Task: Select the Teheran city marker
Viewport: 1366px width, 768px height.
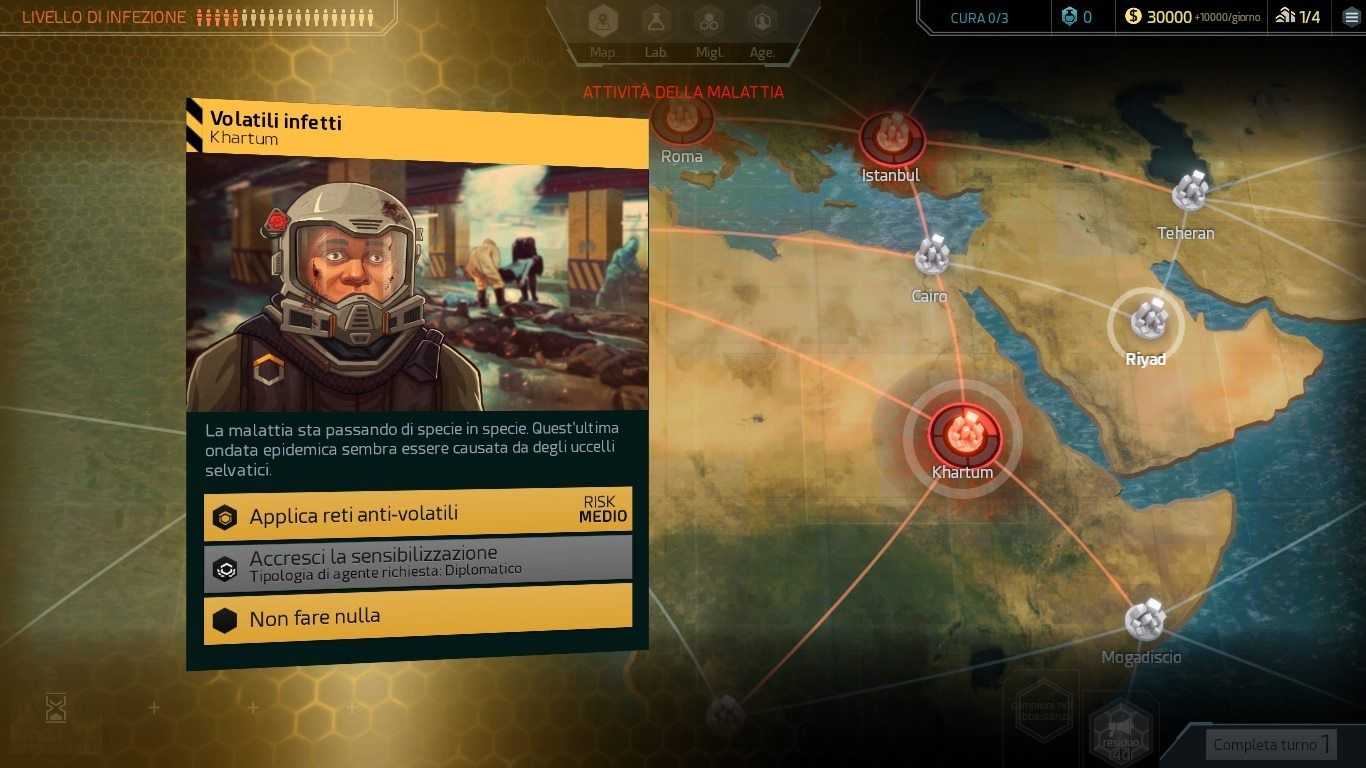Action: tap(1190, 192)
